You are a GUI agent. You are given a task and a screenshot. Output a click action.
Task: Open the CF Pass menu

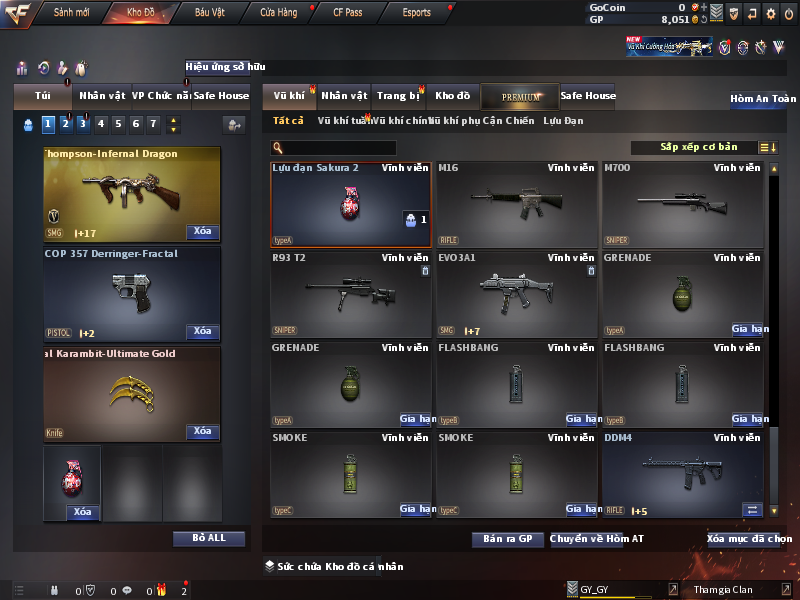click(x=350, y=13)
